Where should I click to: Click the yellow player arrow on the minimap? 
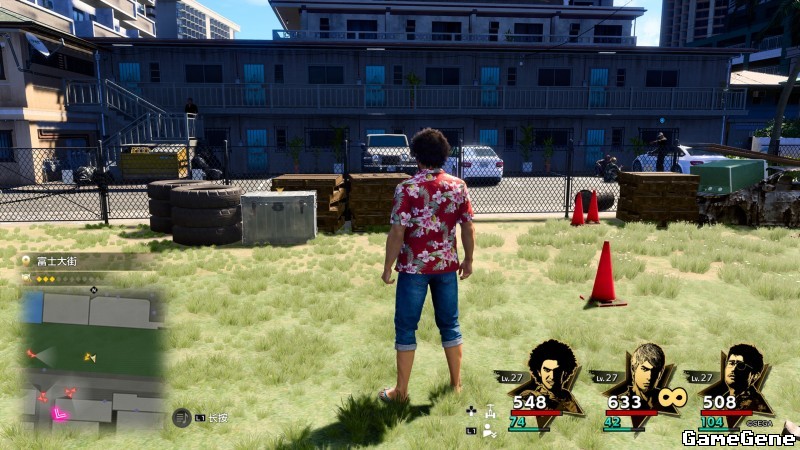89,356
